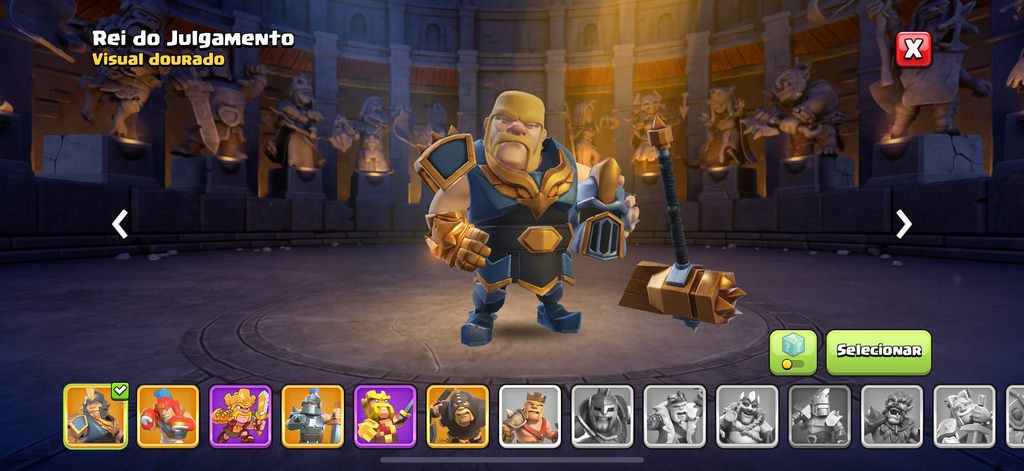Choose the red boxer king skin thumbnail
This screenshot has width=1024, height=471.
coord(168,416)
